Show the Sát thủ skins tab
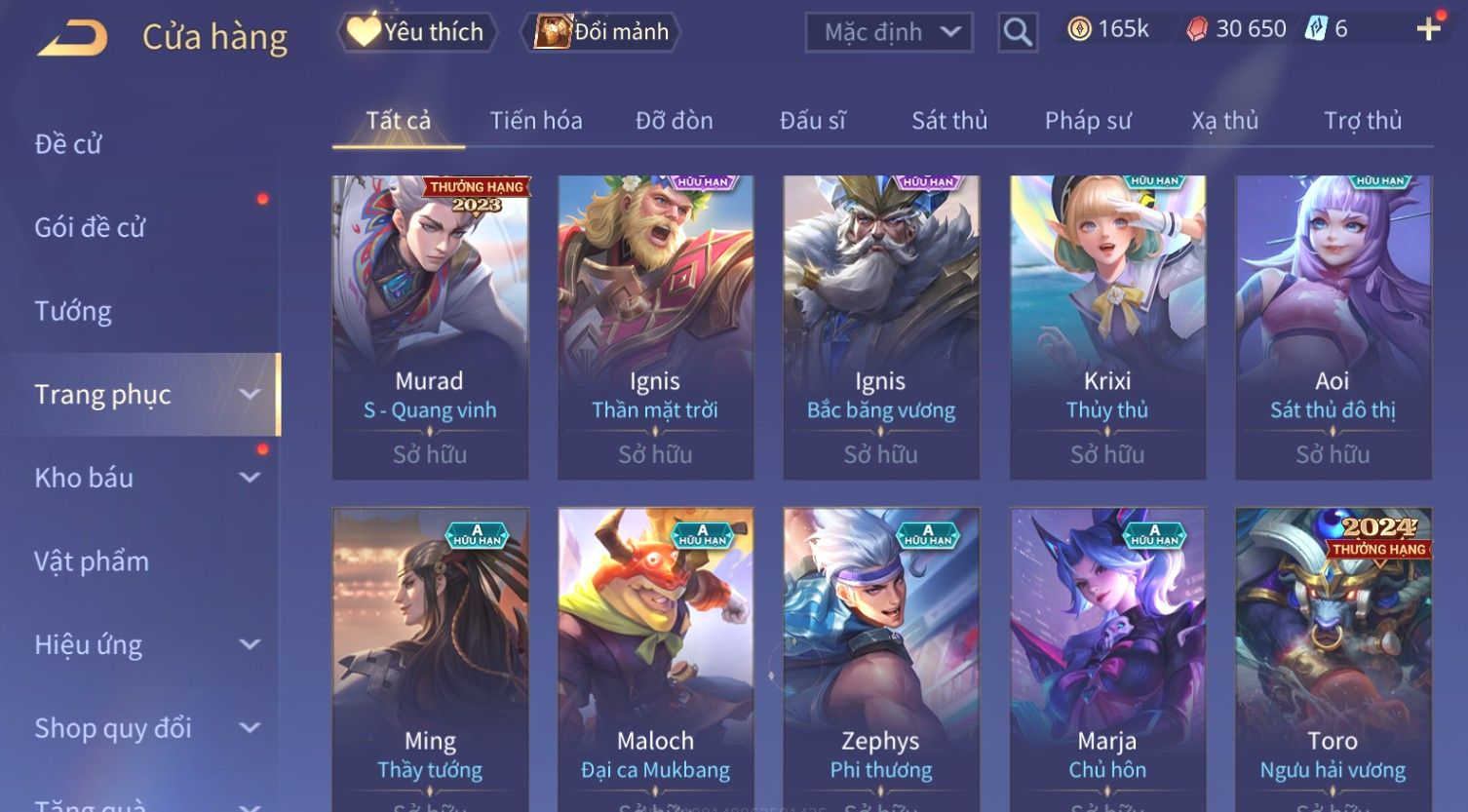 pos(949,121)
